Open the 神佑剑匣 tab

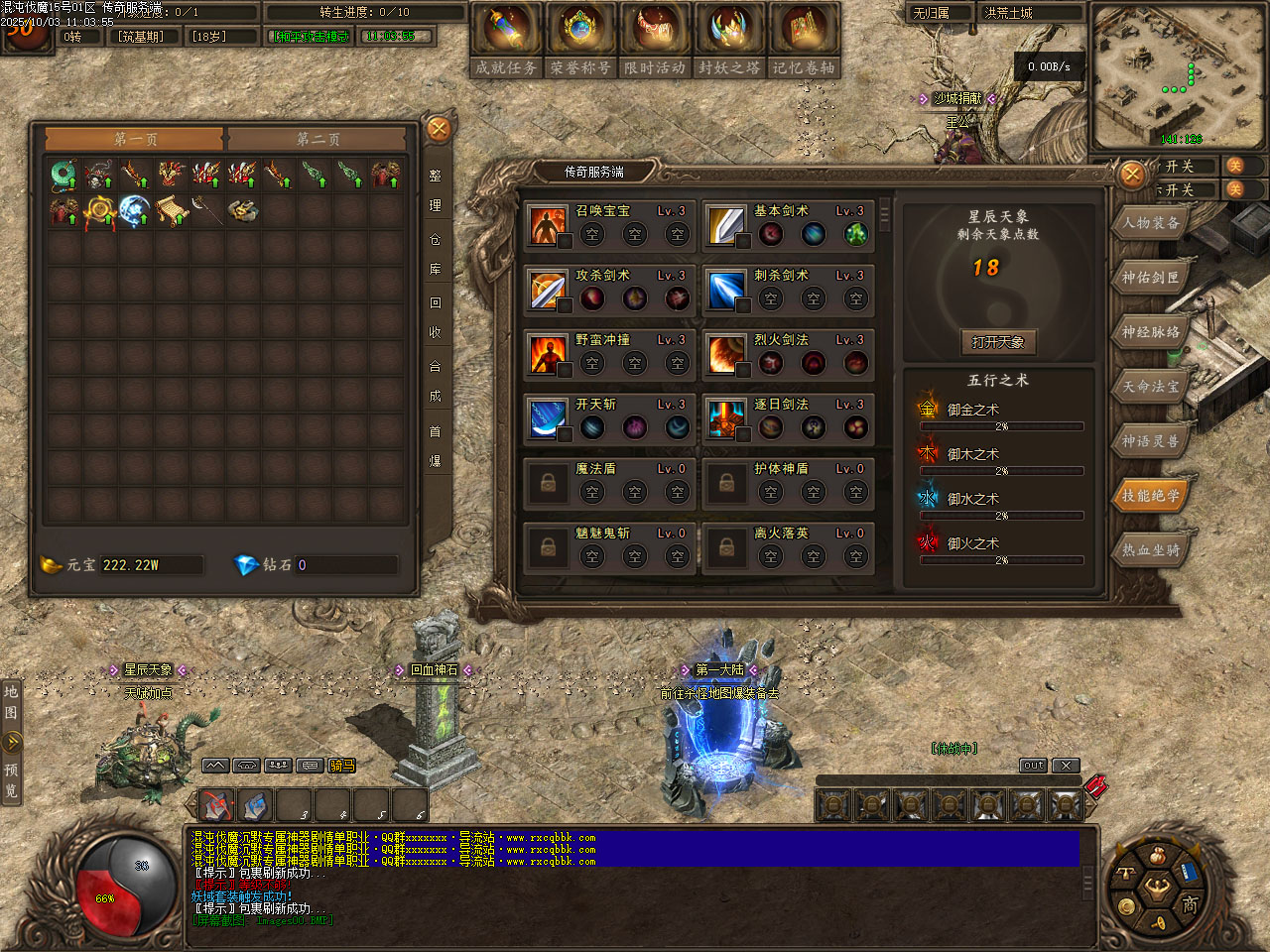(x=1151, y=278)
